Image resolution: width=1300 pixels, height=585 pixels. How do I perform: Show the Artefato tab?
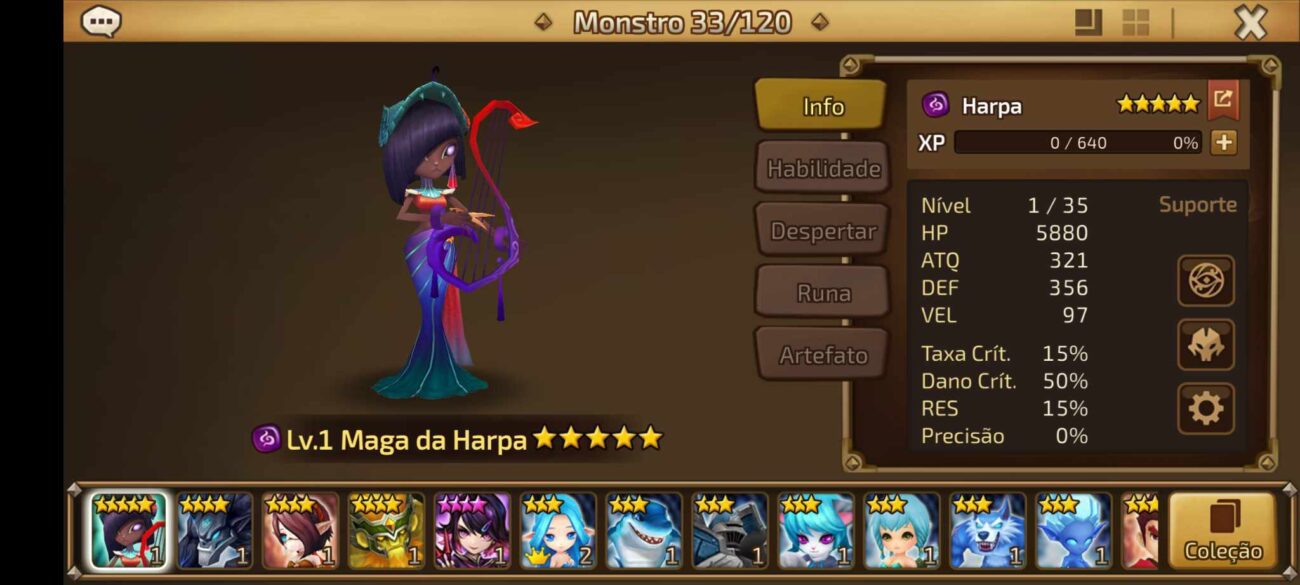coord(822,355)
